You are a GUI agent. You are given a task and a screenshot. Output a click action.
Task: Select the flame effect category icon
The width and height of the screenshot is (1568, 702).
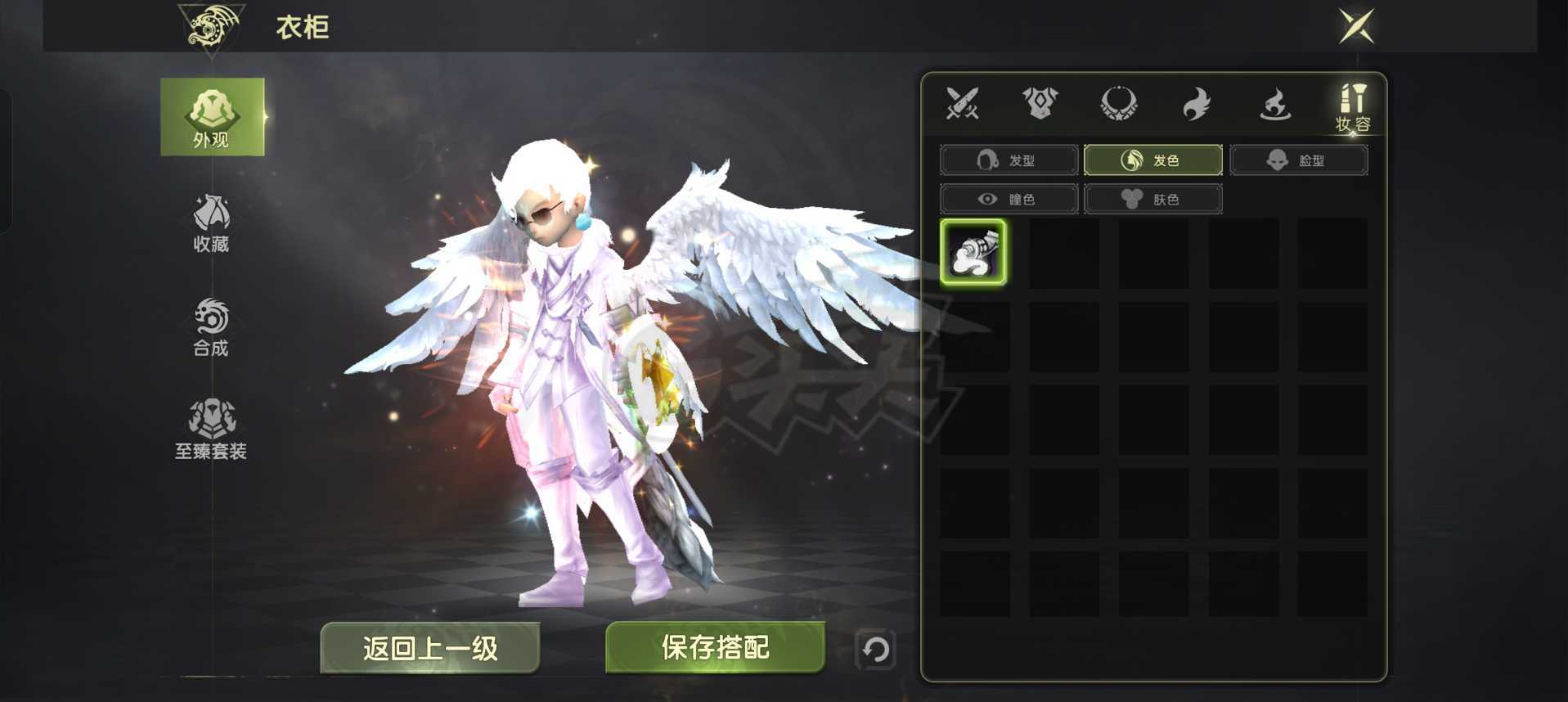point(1274,103)
